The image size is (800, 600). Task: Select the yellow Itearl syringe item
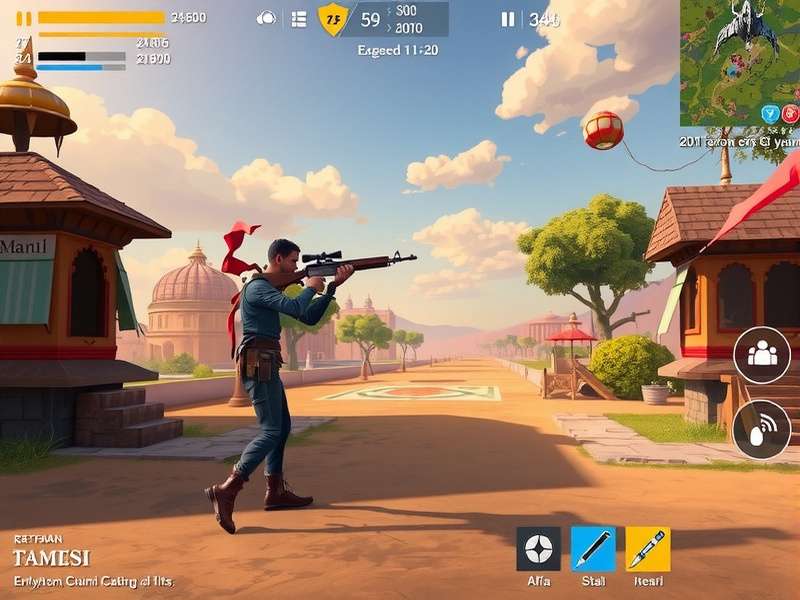[x=648, y=549]
